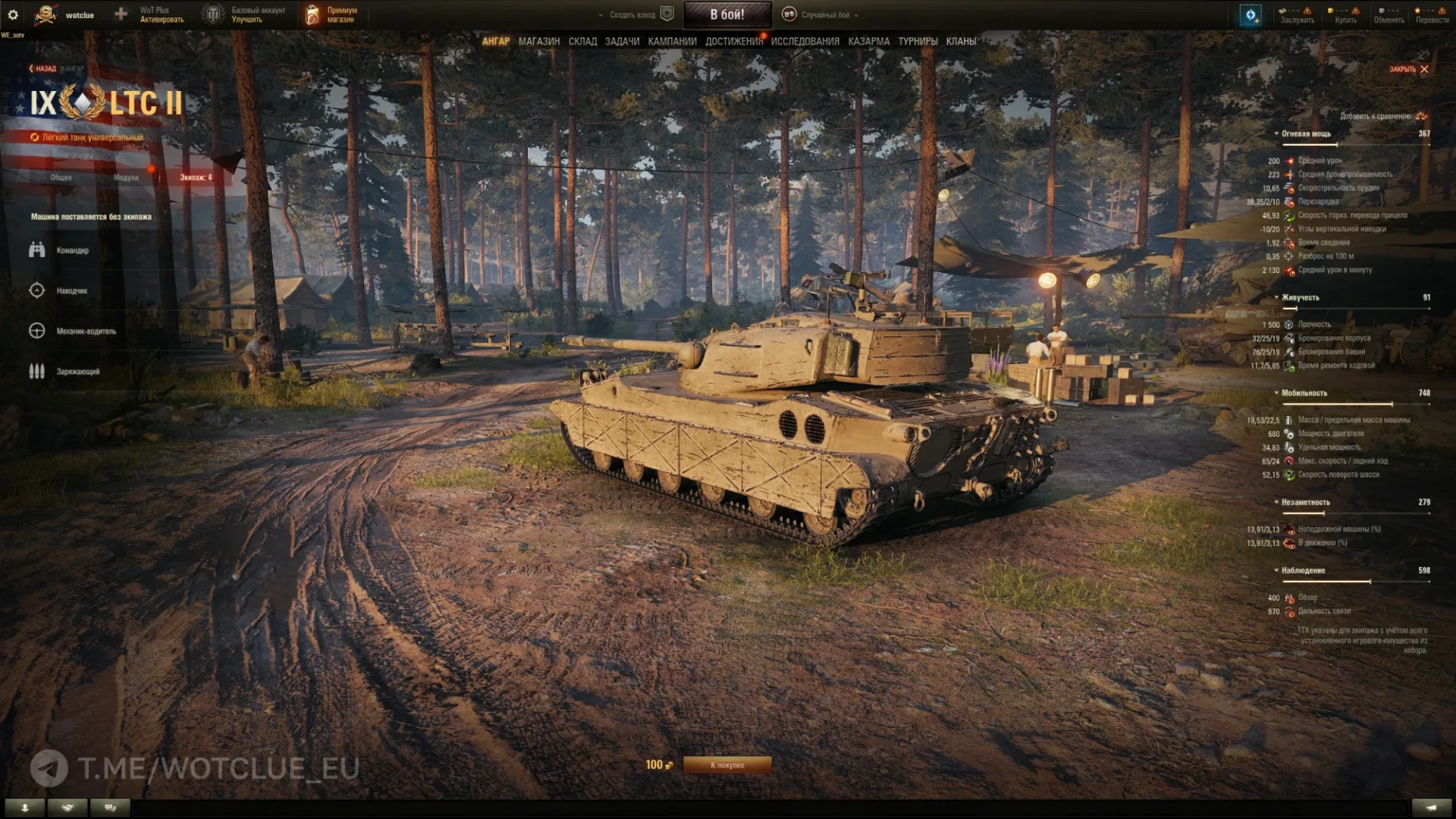The width and height of the screenshot is (1456, 819).
Task: Open the friends contacts panel
Action: tap(67, 808)
